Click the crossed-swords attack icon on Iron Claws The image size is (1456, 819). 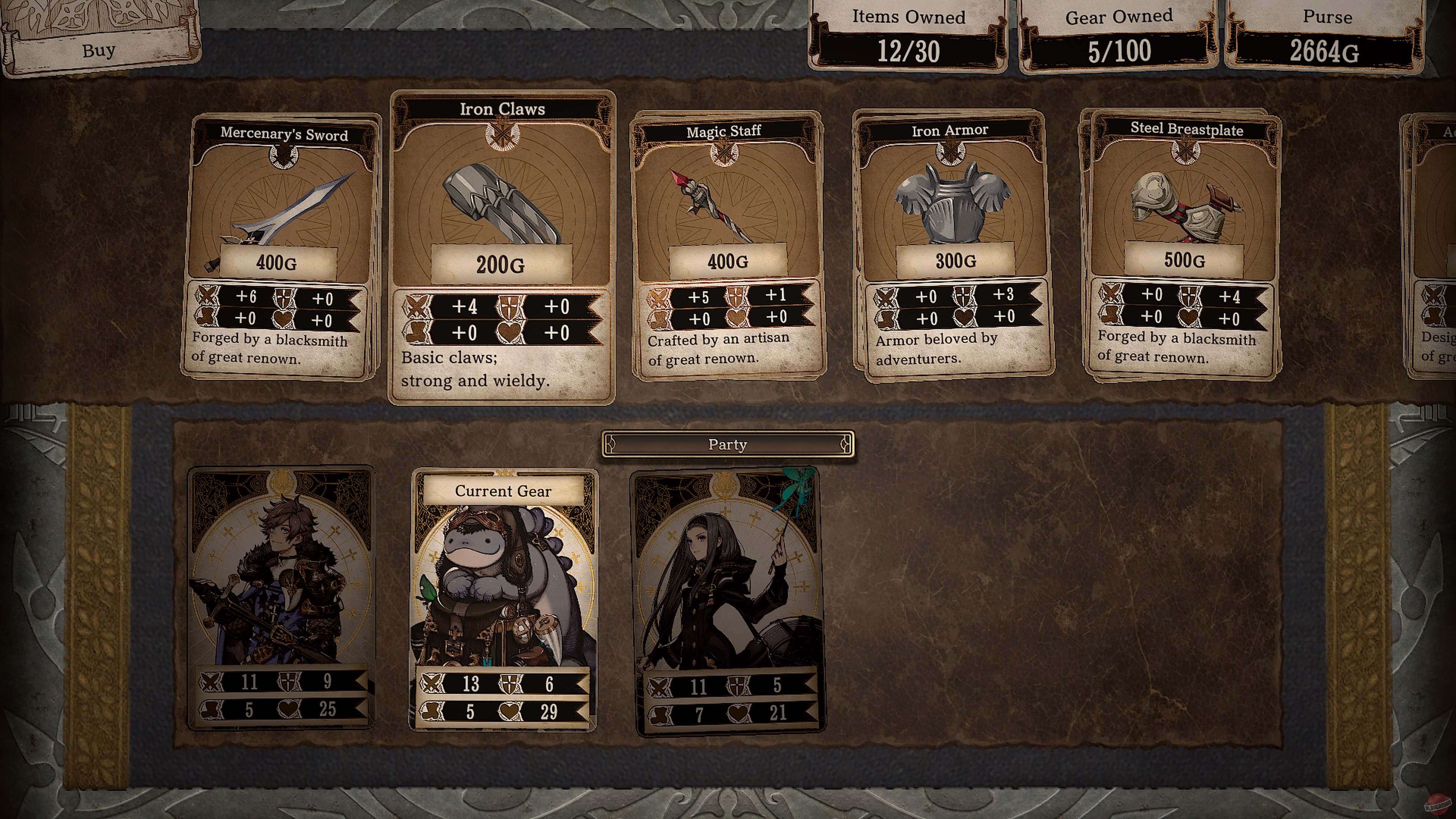point(418,307)
